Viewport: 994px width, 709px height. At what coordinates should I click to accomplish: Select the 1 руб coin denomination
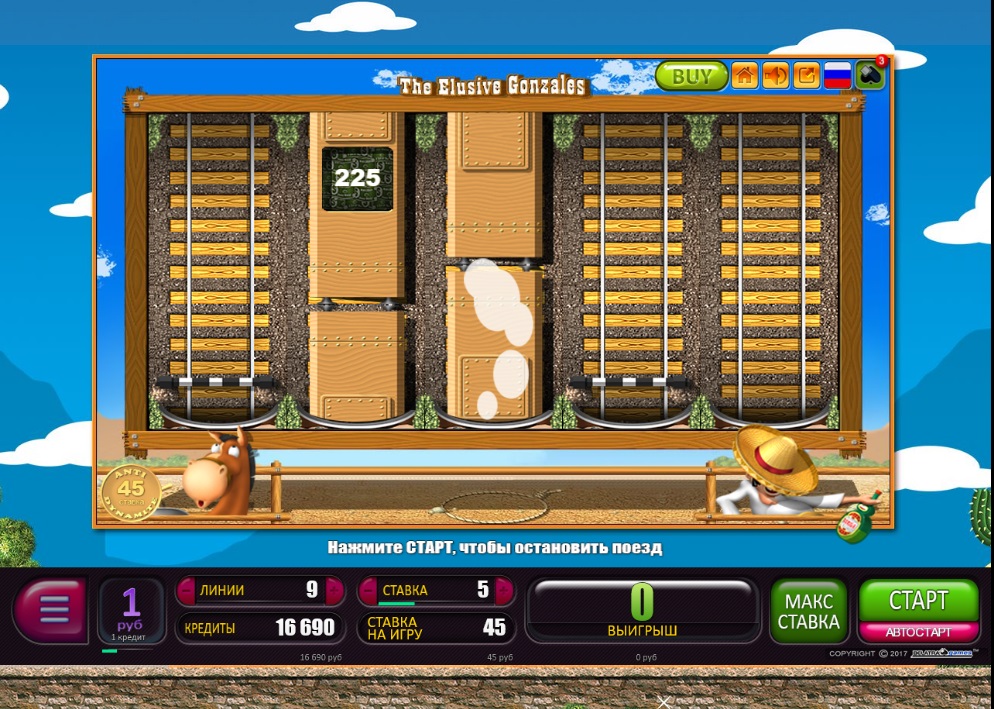tap(131, 609)
